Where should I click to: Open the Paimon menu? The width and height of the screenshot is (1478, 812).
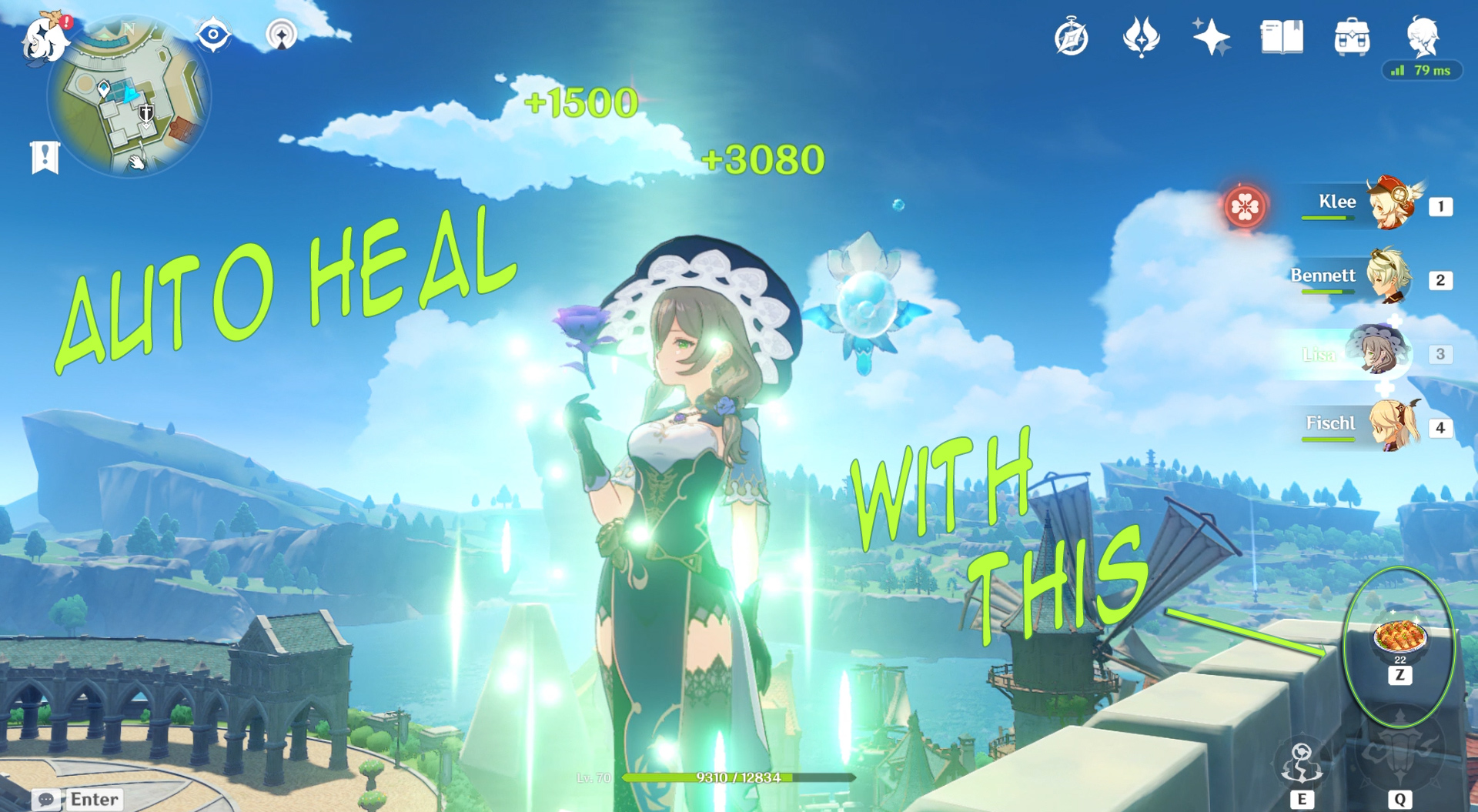44,40
